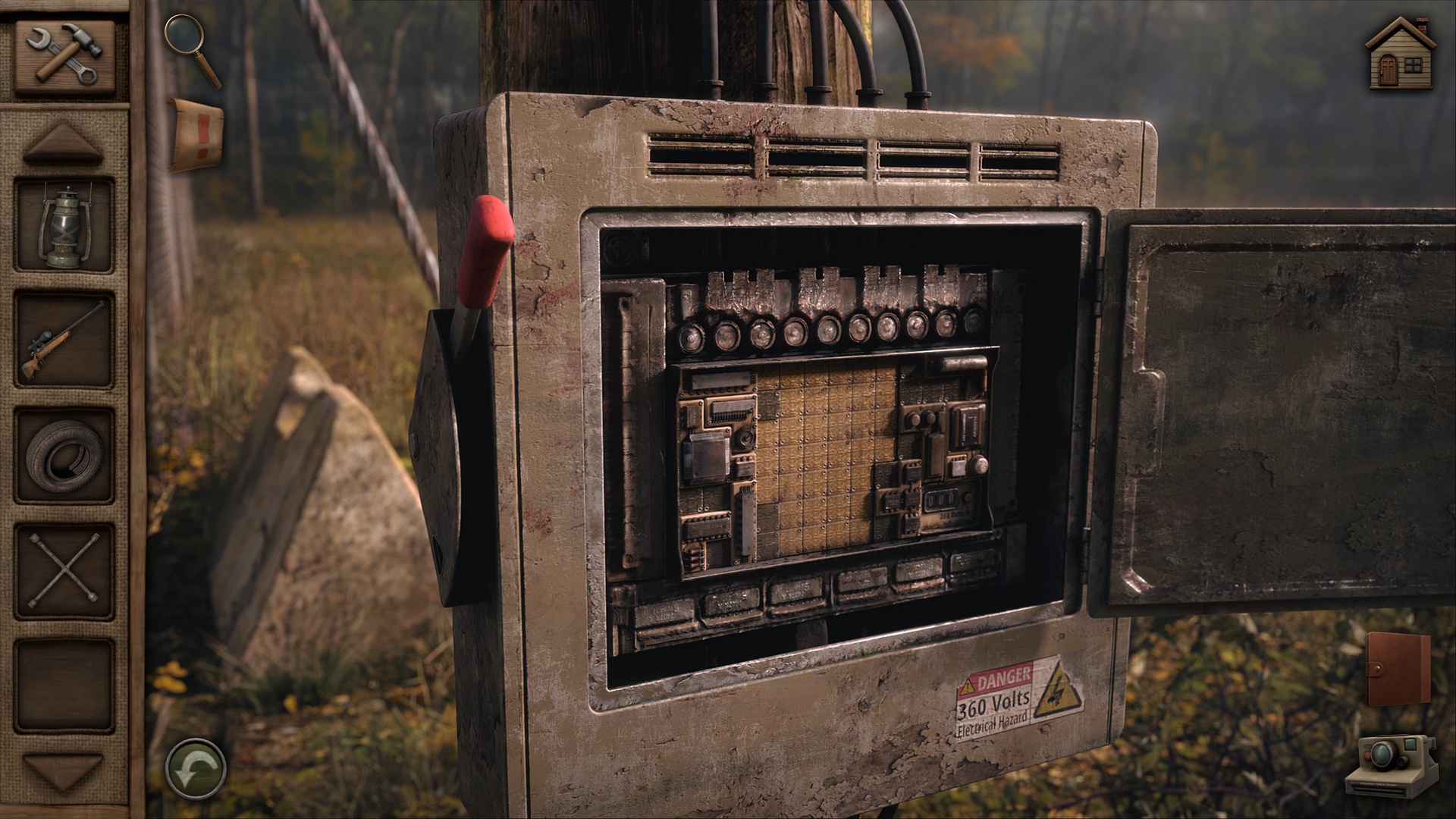Image resolution: width=1456 pixels, height=819 pixels.
Task: Choose the hunting rifle from inventory
Action: pos(64,340)
